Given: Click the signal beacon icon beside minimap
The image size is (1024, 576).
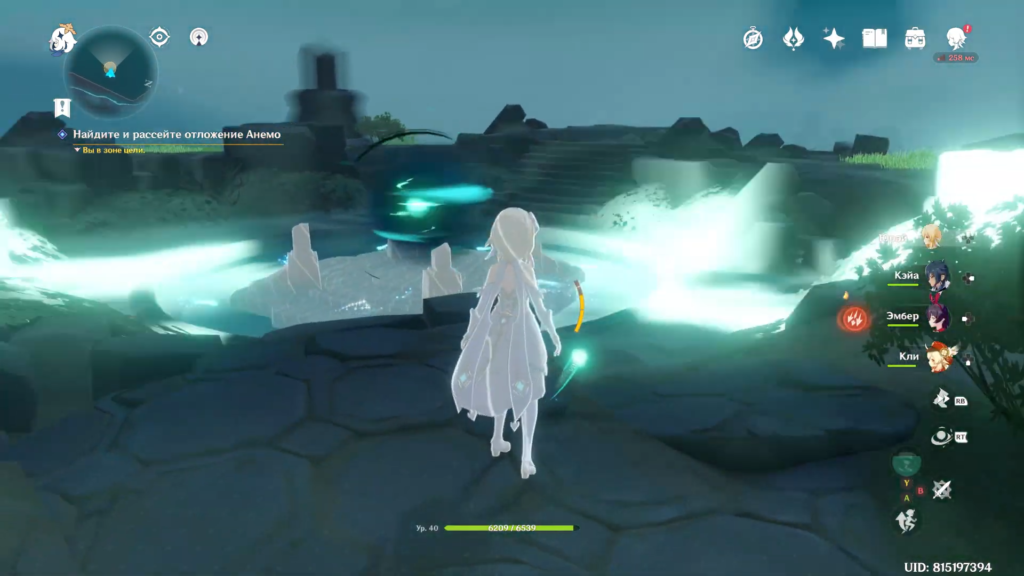Looking at the screenshot, I should (x=198, y=37).
